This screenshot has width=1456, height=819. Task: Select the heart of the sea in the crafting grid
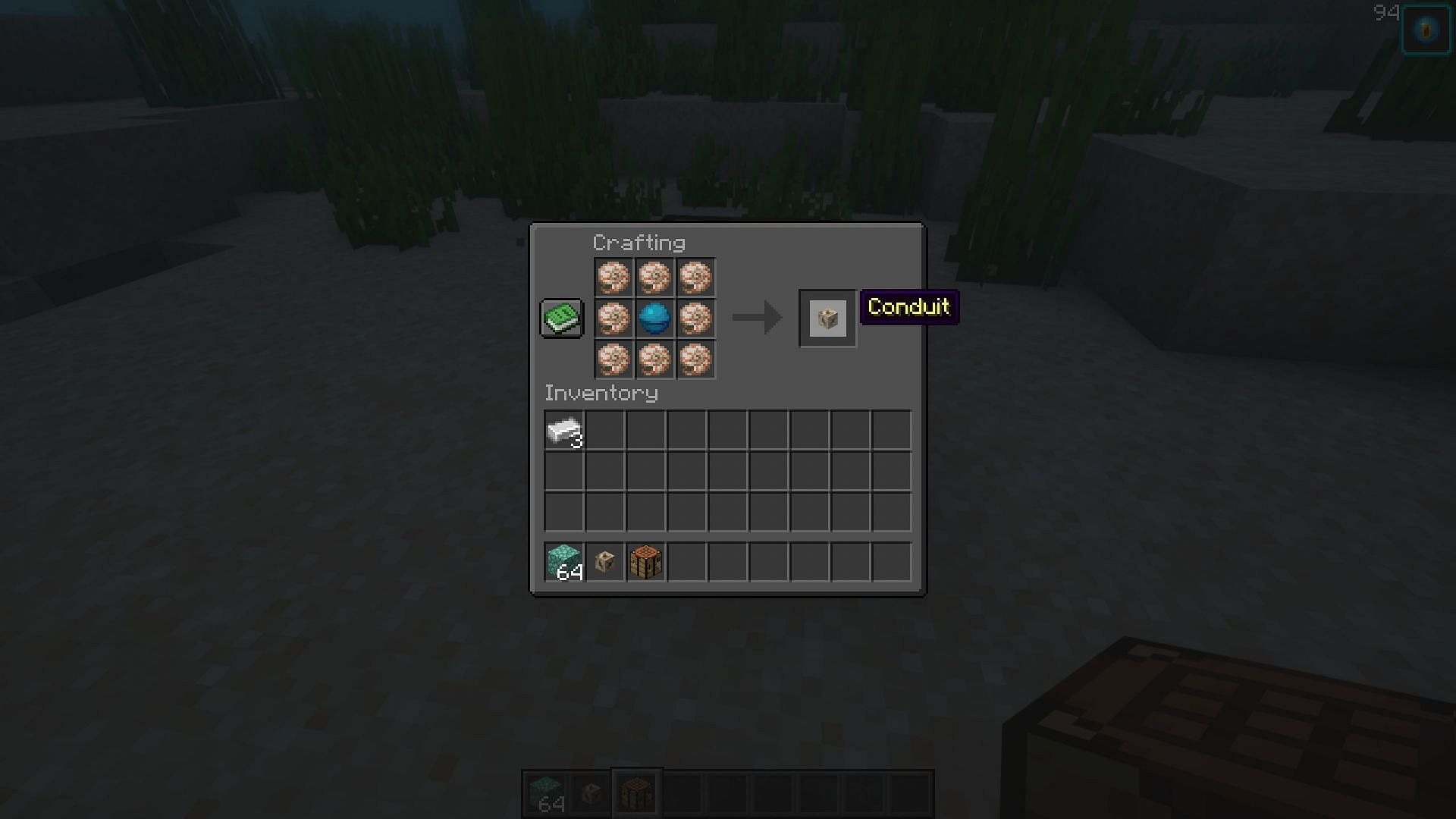click(655, 318)
